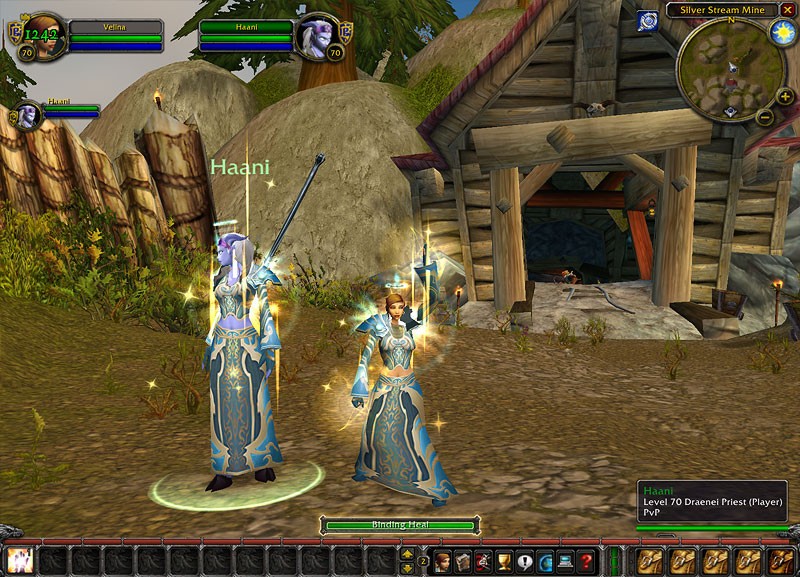The height and width of the screenshot is (577, 800).
Task: Open the world map globe button
Action: click(x=545, y=561)
